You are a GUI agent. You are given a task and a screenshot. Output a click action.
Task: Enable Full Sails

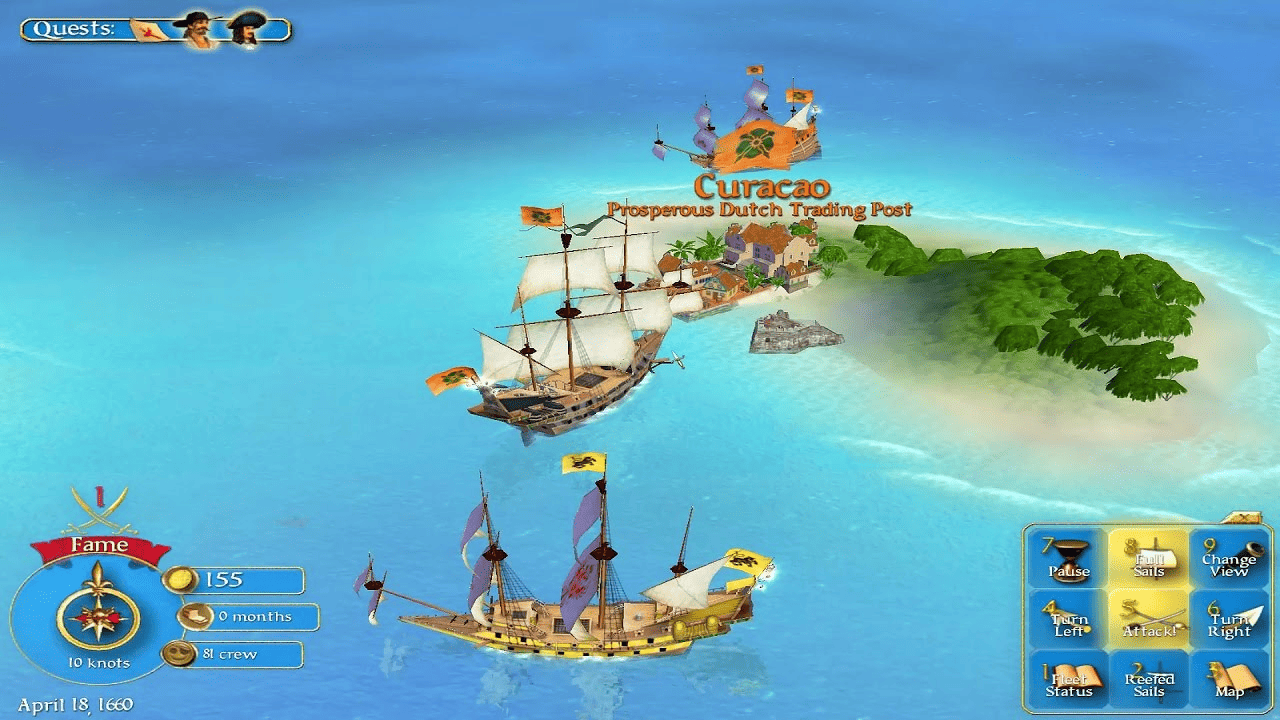coord(1149,555)
